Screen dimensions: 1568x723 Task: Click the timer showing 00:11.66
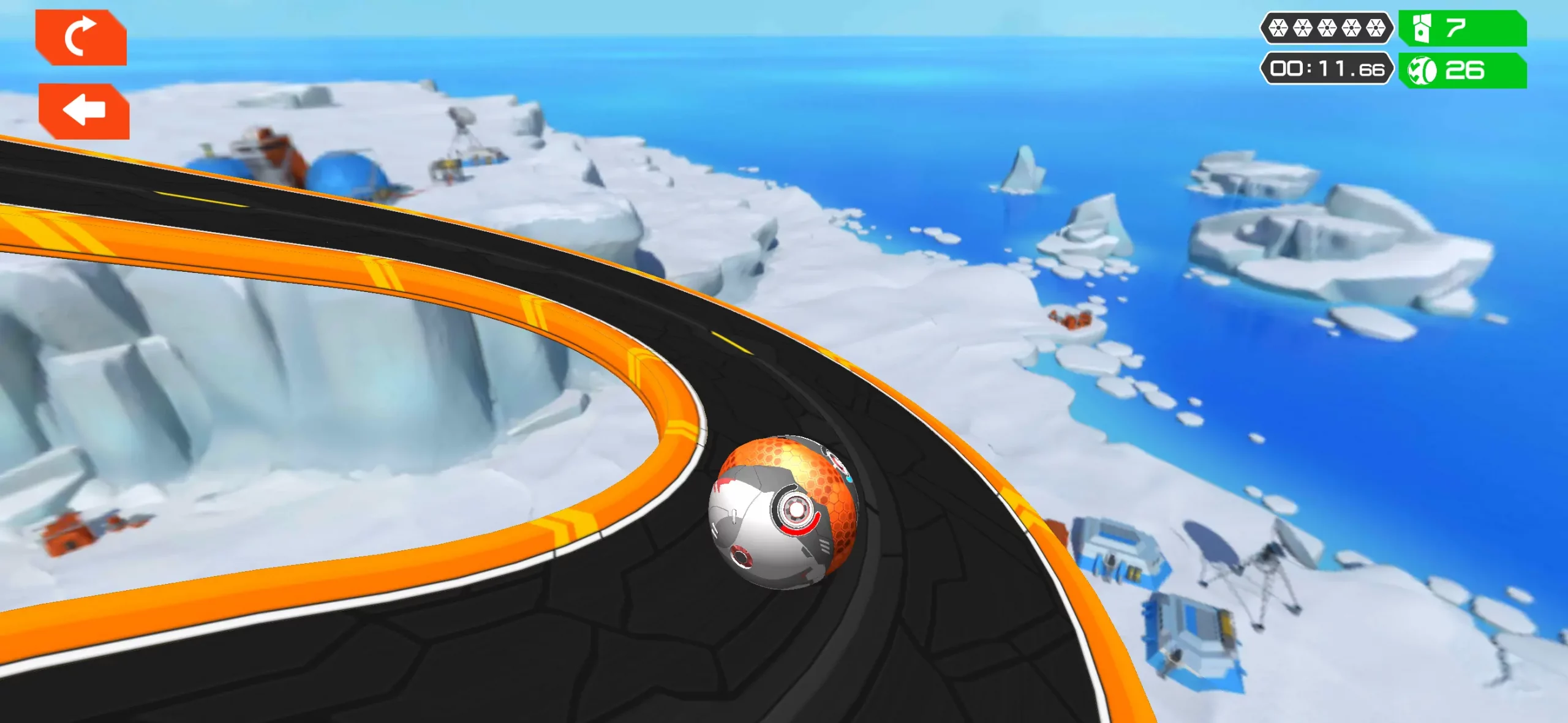tap(1325, 69)
